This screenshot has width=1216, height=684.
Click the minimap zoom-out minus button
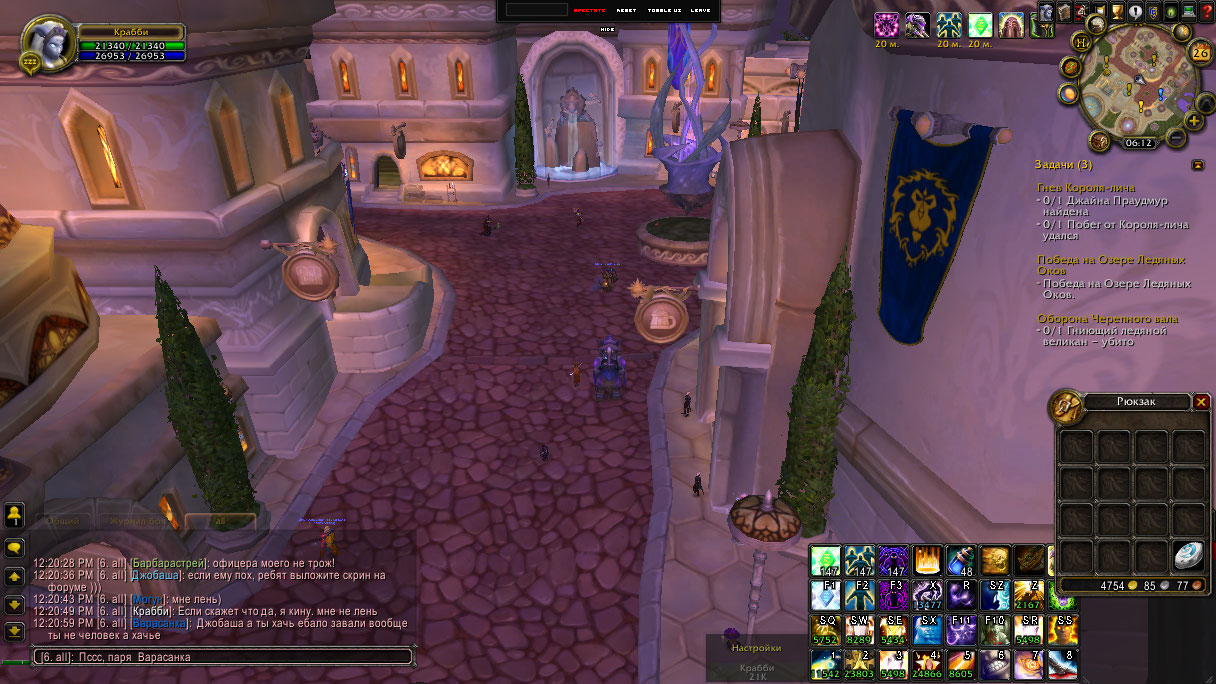pos(1177,135)
